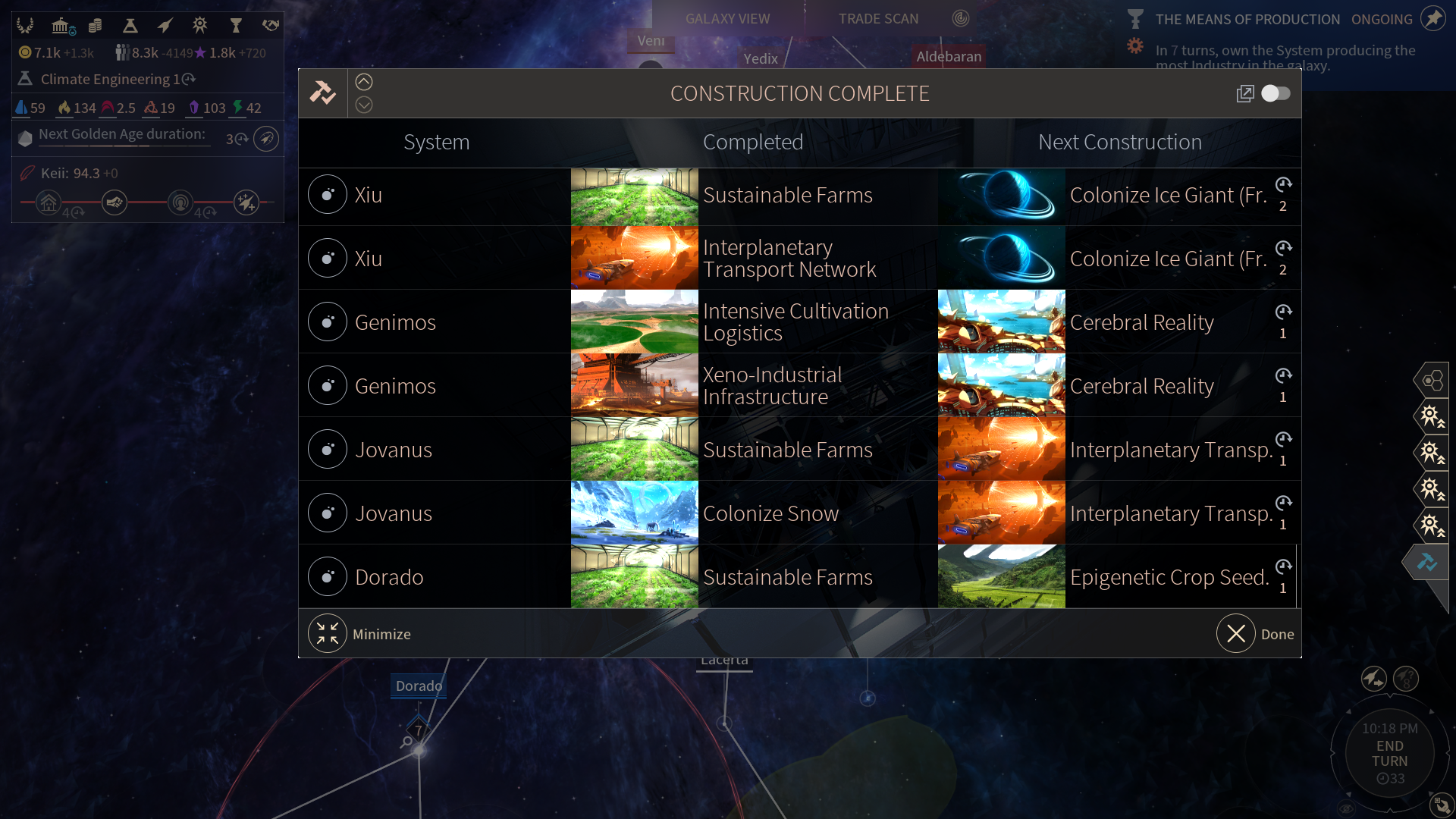Viewport: 1456px width, 819px height.
Task: Choose the Colonize Snow completed item
Action: click(770, 513)
